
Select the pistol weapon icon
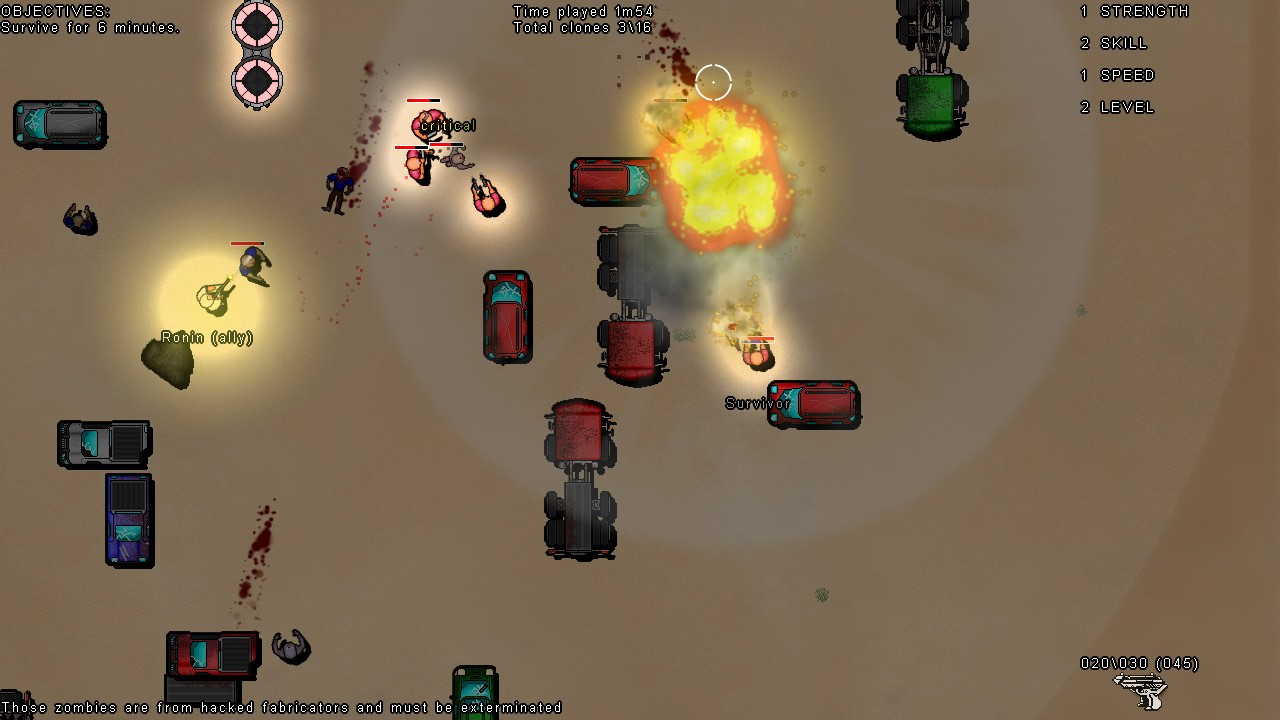[x=1140, y=690]
